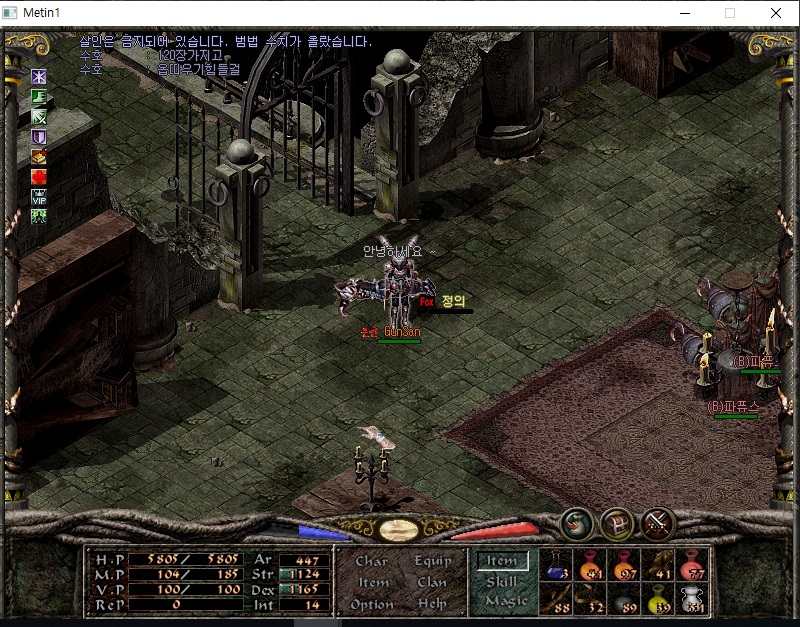
Task: Open the Option menu
Action: pyautogui.click(x=371, y=604)
